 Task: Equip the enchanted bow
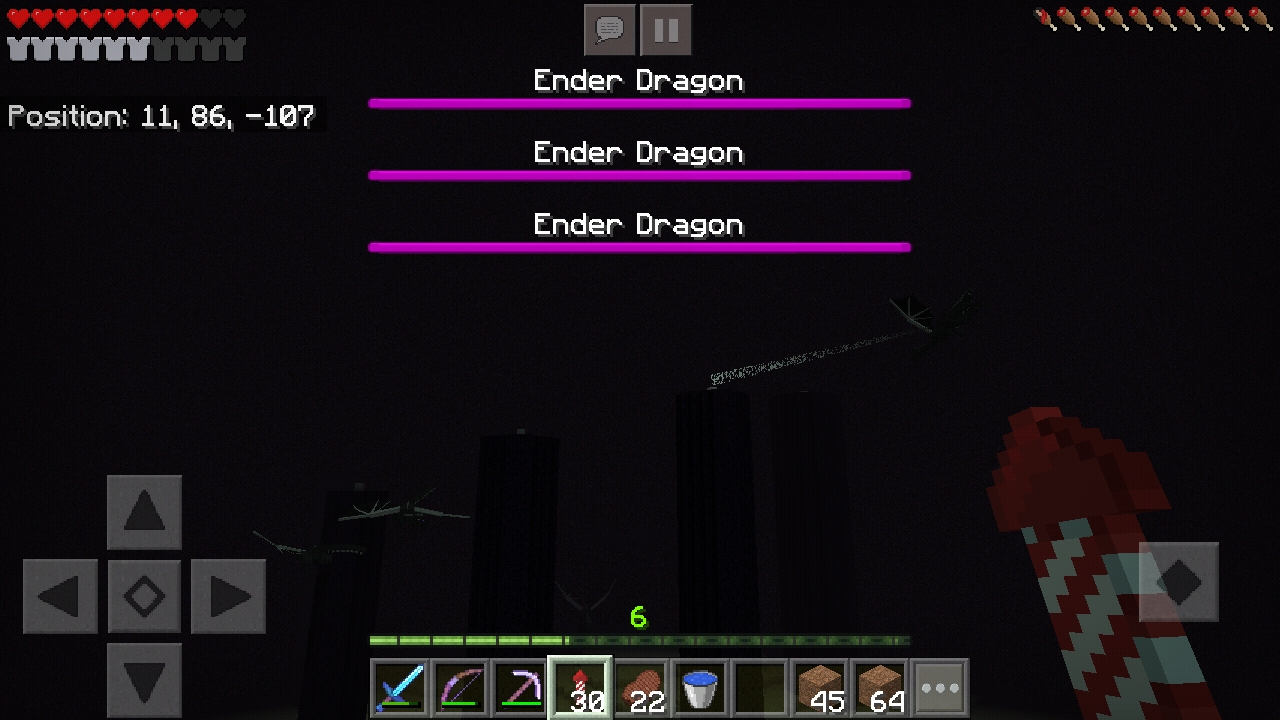(x=460, y=687)
